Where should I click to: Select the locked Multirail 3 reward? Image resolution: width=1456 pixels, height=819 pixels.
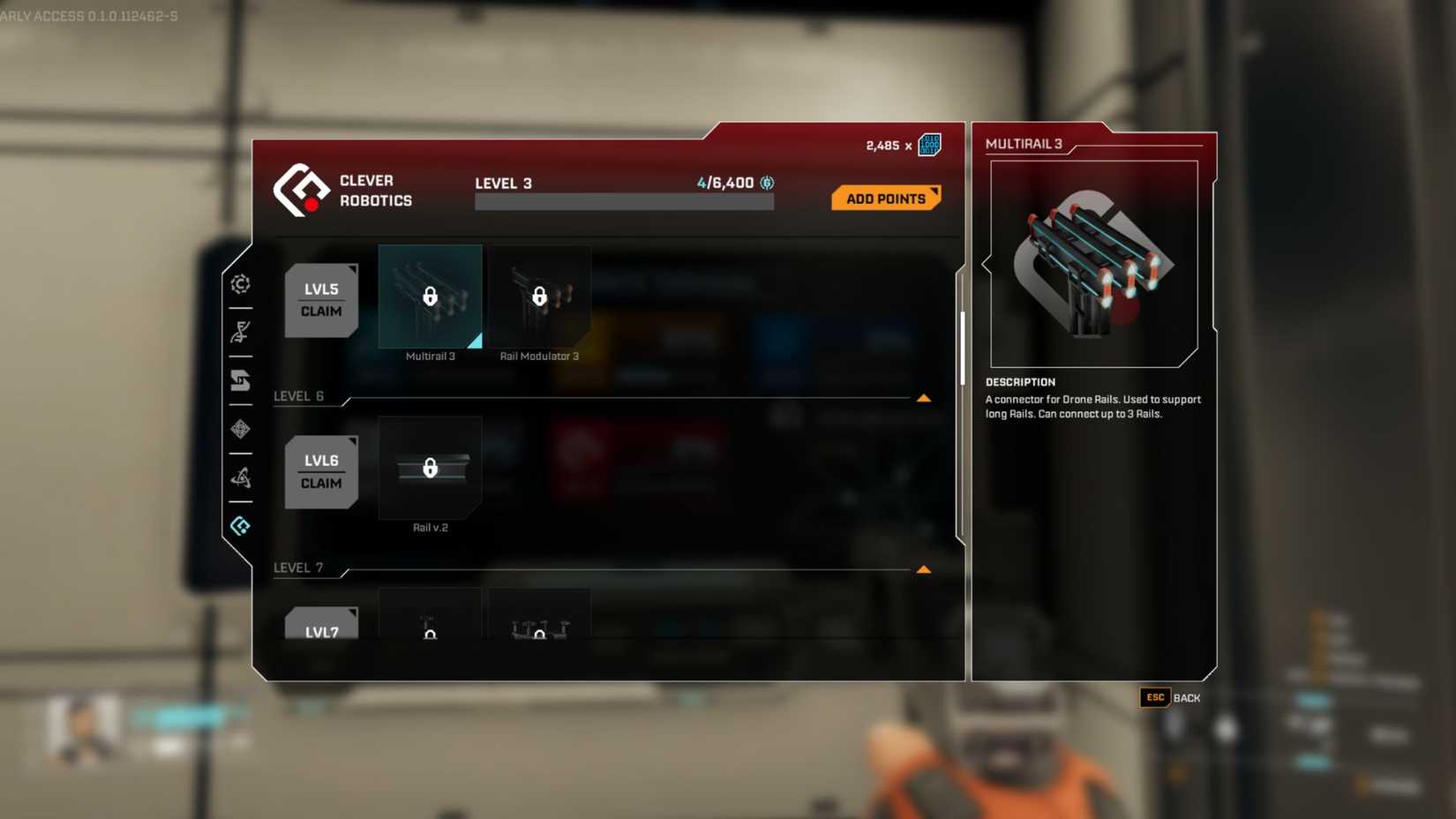click(430, 297)
